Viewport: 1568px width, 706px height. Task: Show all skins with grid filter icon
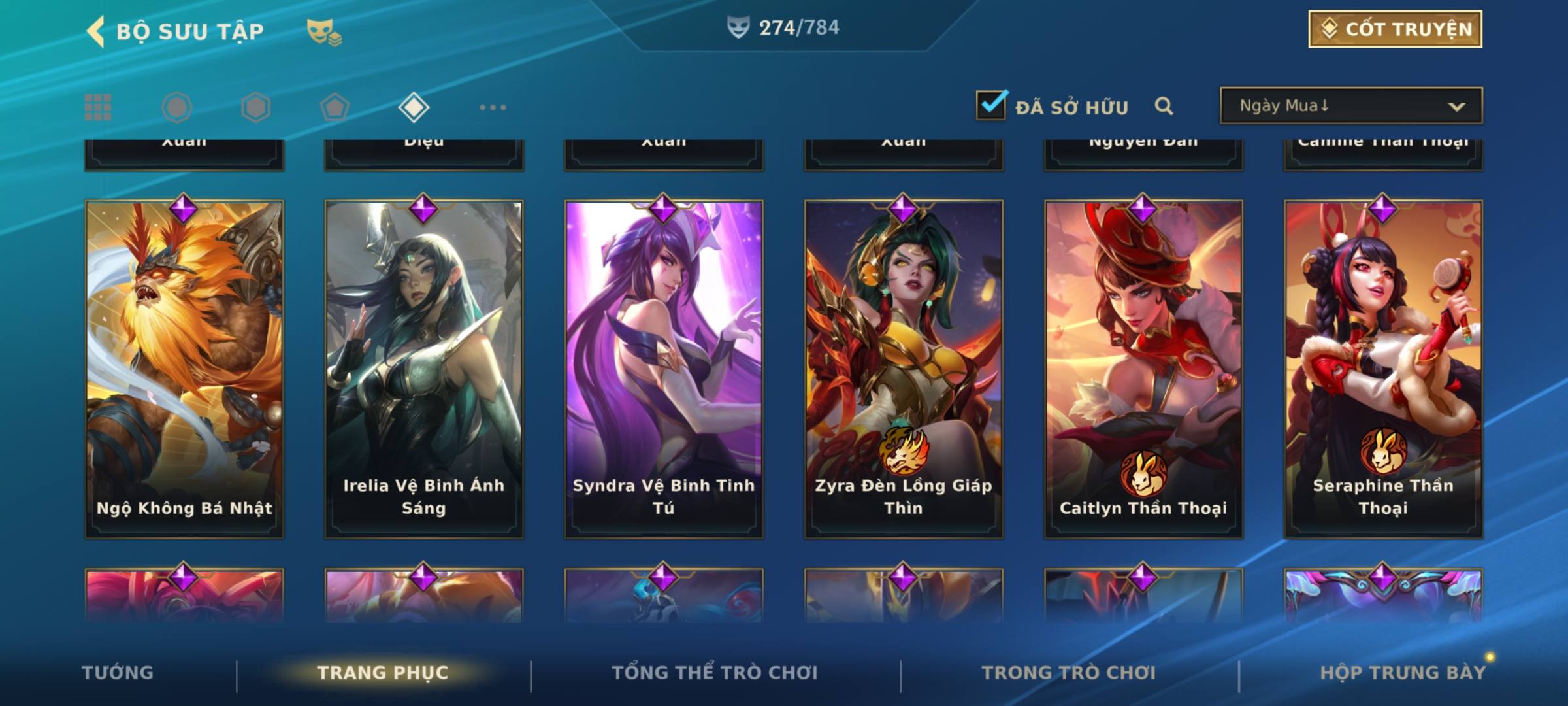pos(98,107)
